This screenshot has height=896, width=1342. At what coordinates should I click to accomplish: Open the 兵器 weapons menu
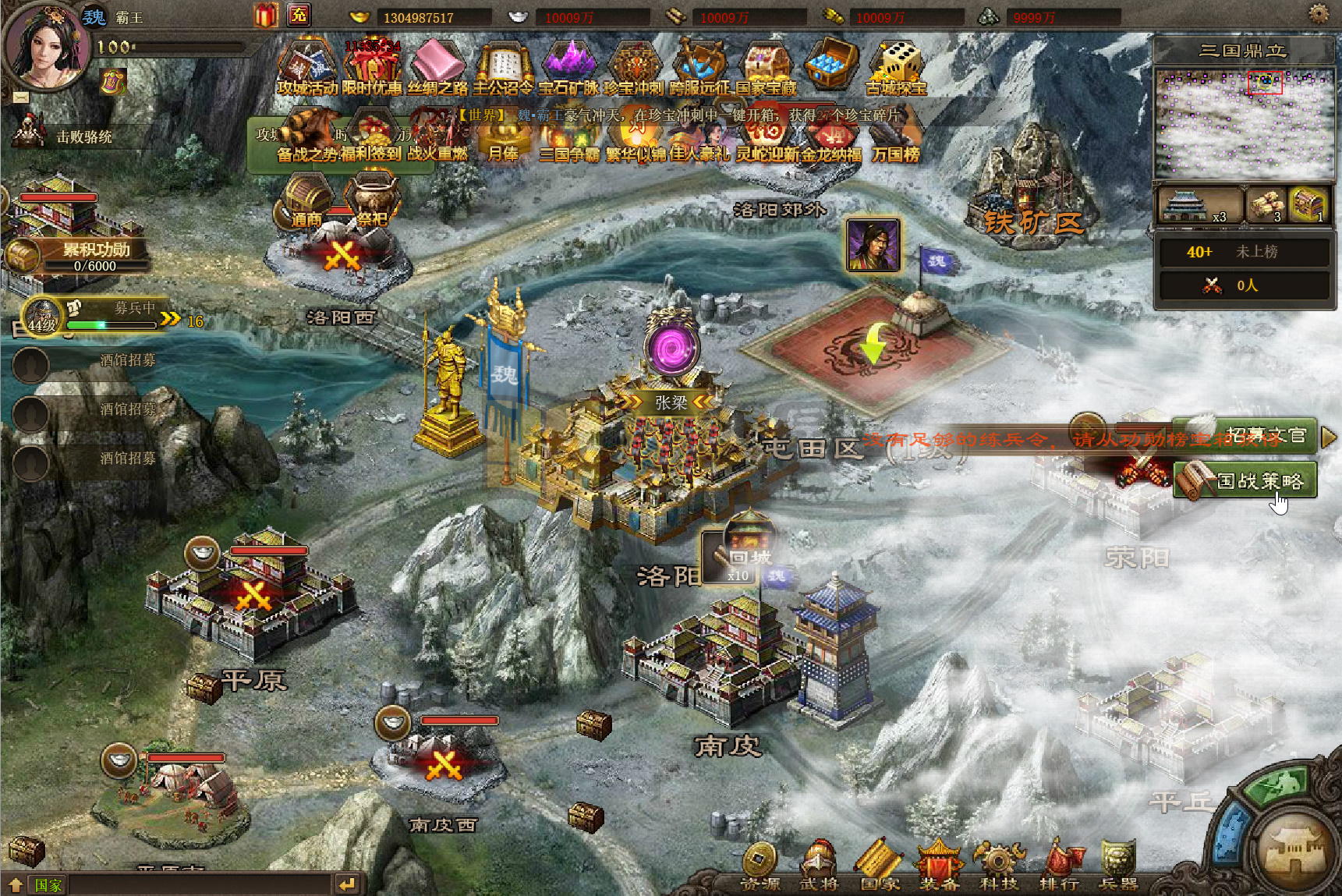[x=1118, y=868]
